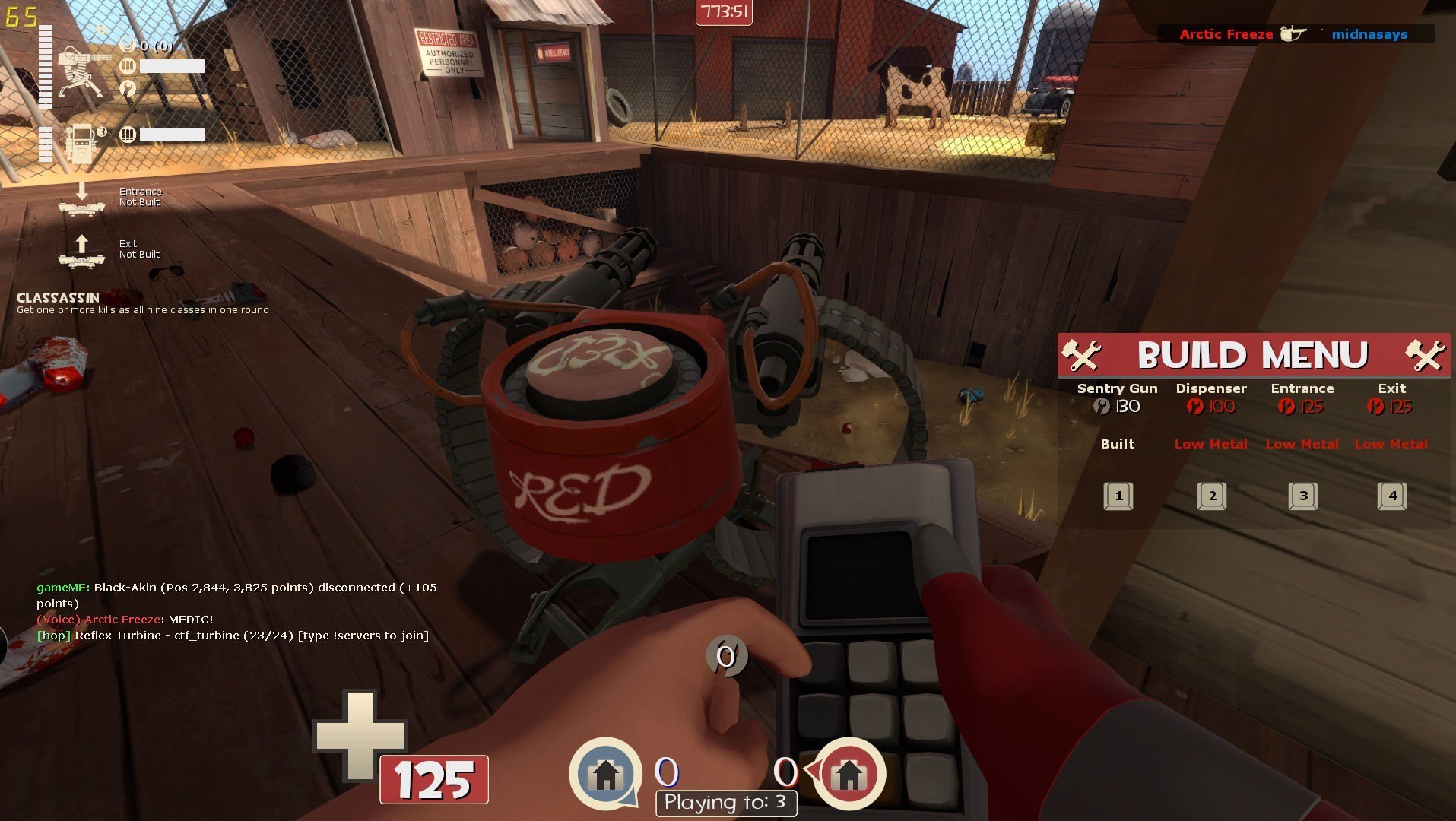Click the Black-Akin disconnected chat message
The width and height of the screenshot is (1456, 821).
coord(236,595)
